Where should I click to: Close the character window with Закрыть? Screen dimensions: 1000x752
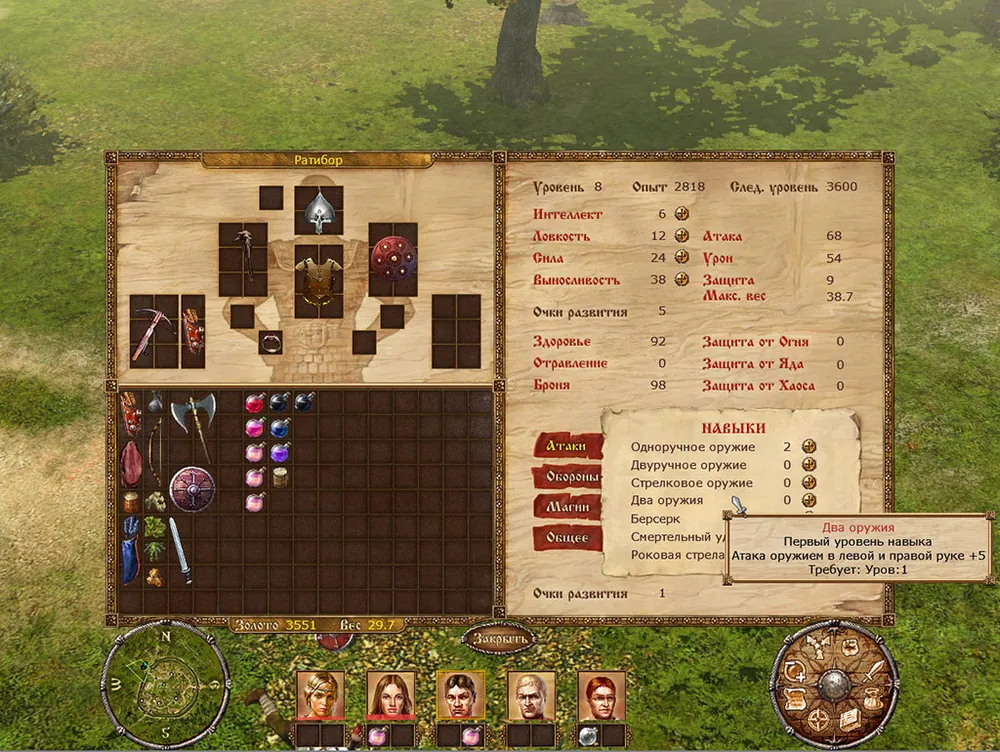tap(498, 639)
